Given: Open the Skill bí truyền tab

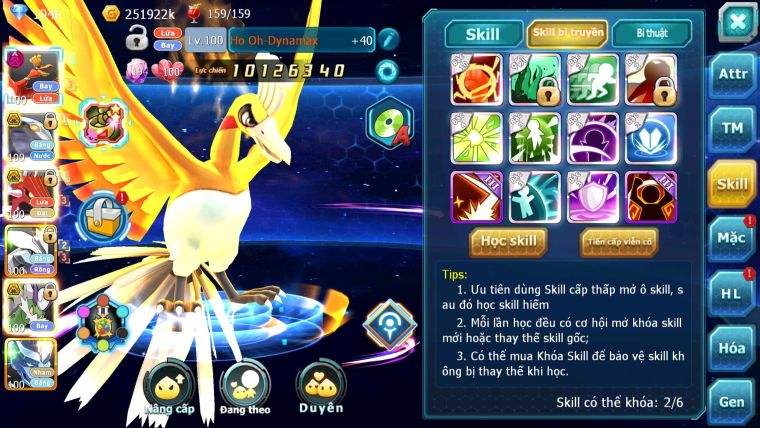Looking at the screenshot, I should 567,34.
